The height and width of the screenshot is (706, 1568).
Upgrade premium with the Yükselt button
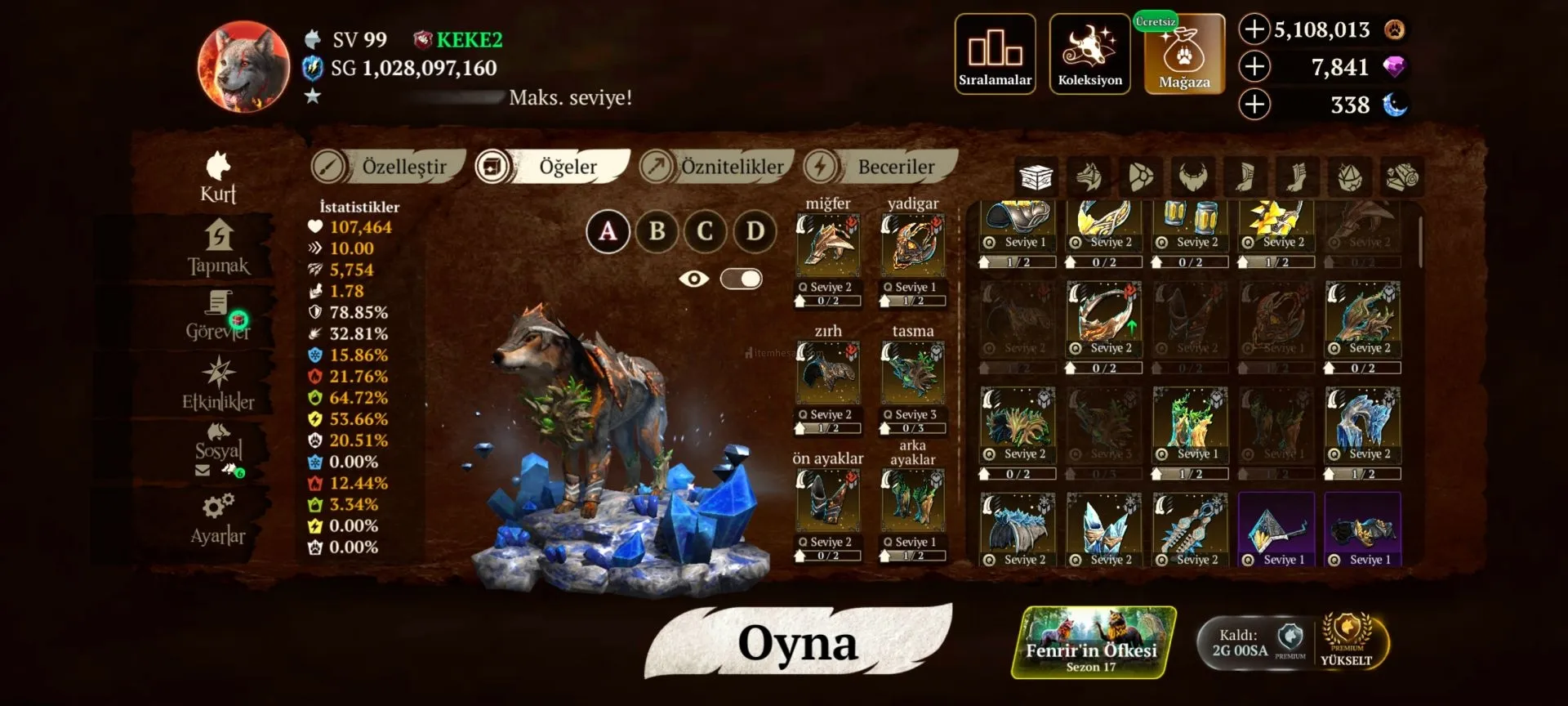pyautogui.click(x=1347, y=642)
